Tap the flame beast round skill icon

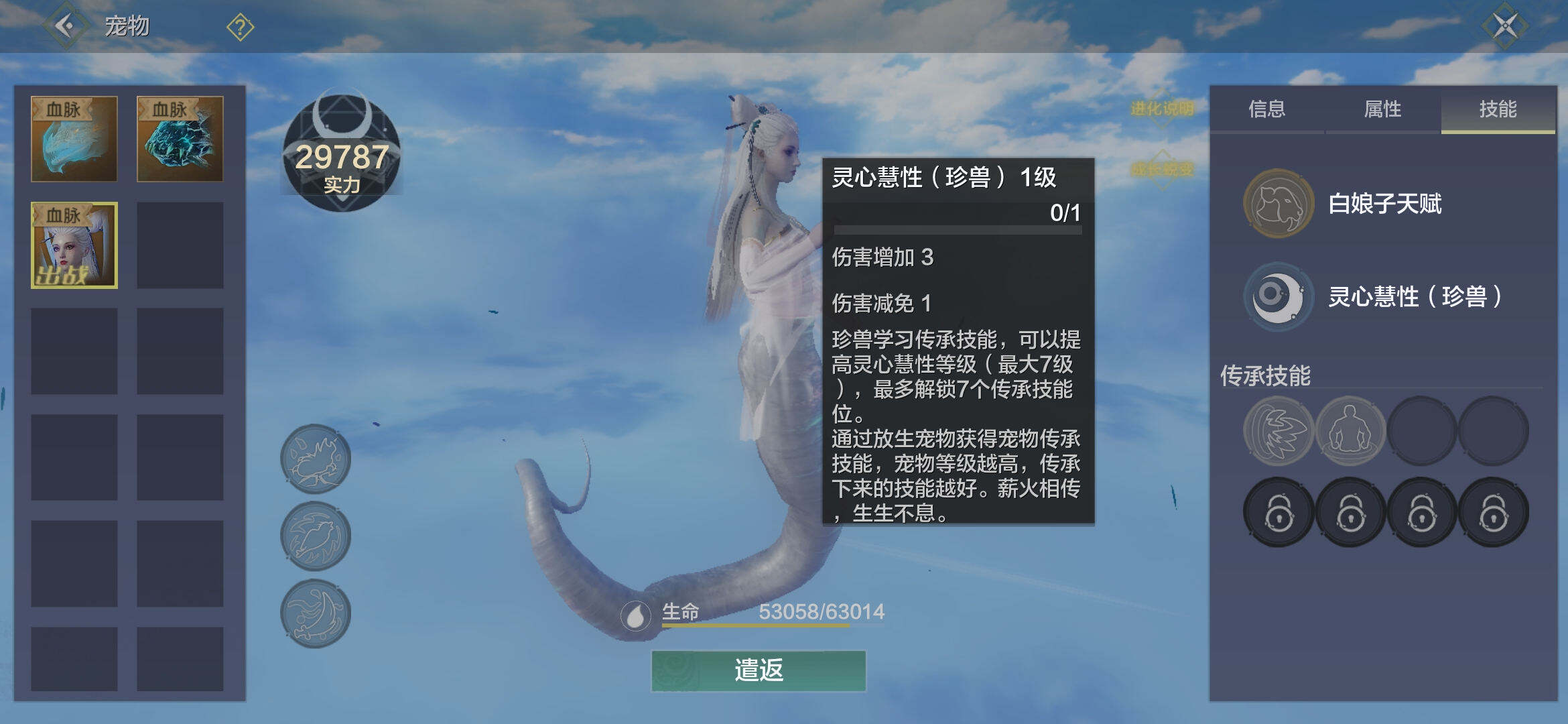tap(316, 459)
